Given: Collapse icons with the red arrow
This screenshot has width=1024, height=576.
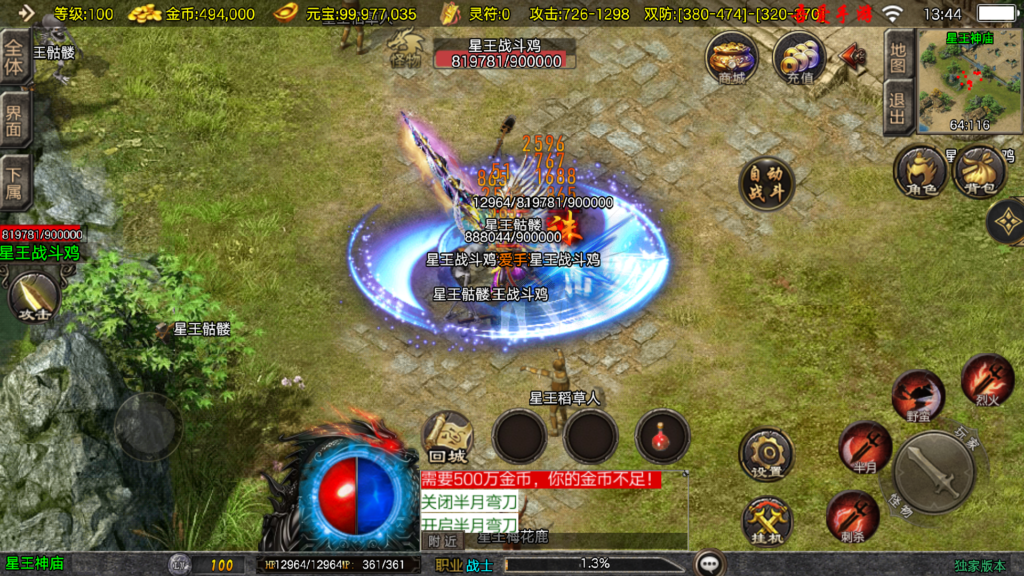Looking at the screenshot, I should tap(855, 55).
